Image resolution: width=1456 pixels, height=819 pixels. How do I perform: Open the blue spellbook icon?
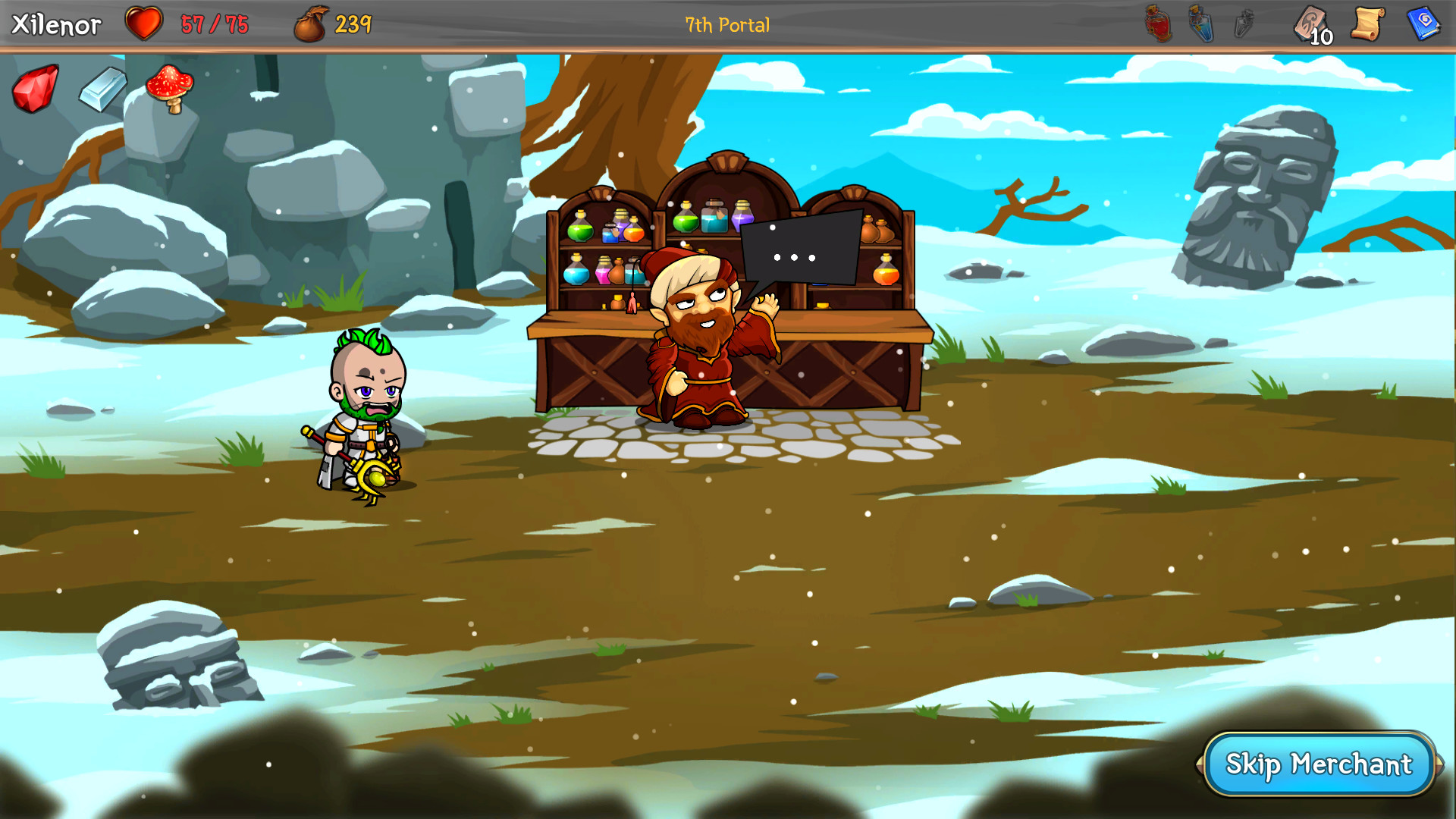(1425, 23)
